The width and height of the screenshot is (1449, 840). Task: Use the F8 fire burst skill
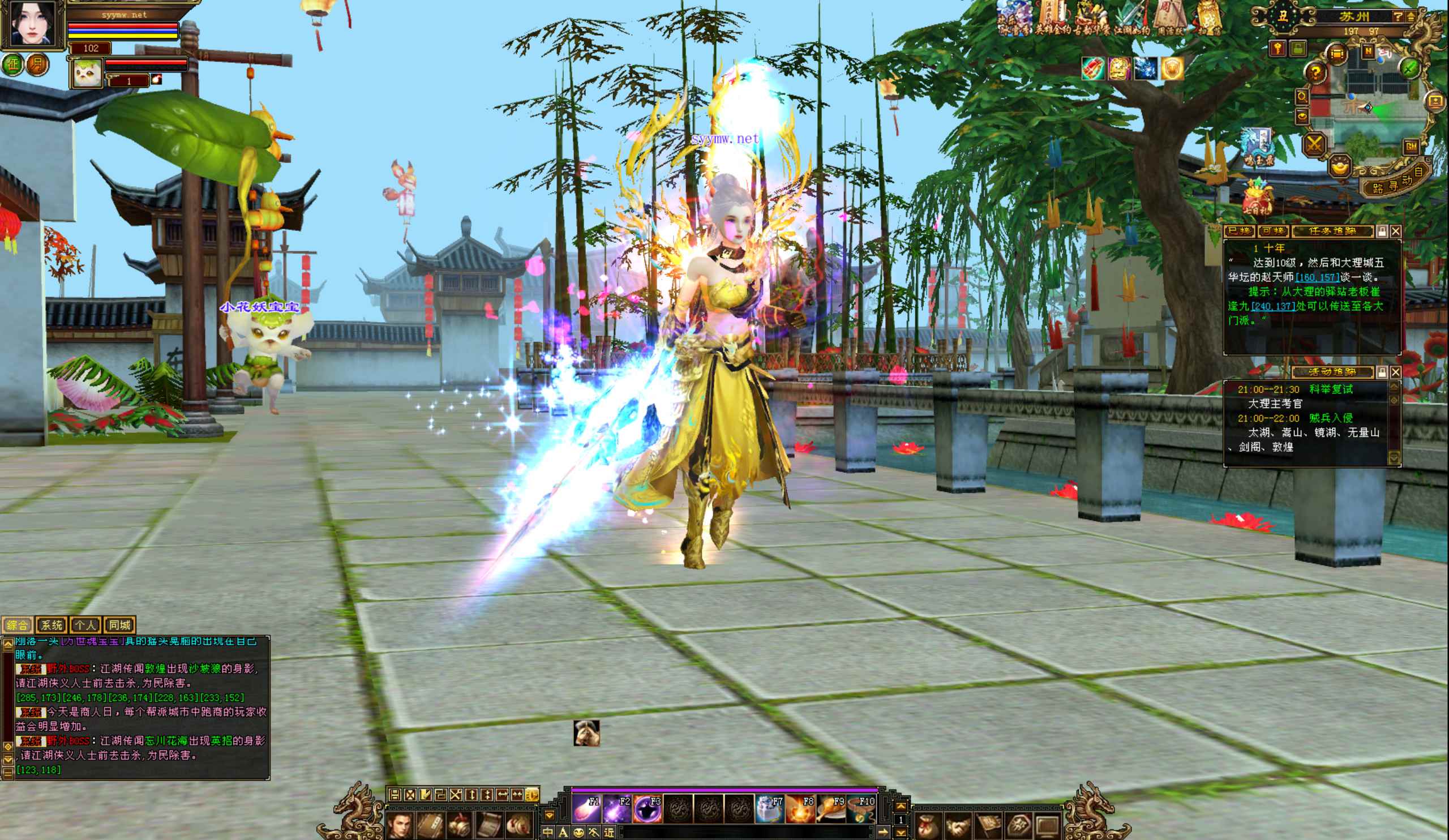799,809
